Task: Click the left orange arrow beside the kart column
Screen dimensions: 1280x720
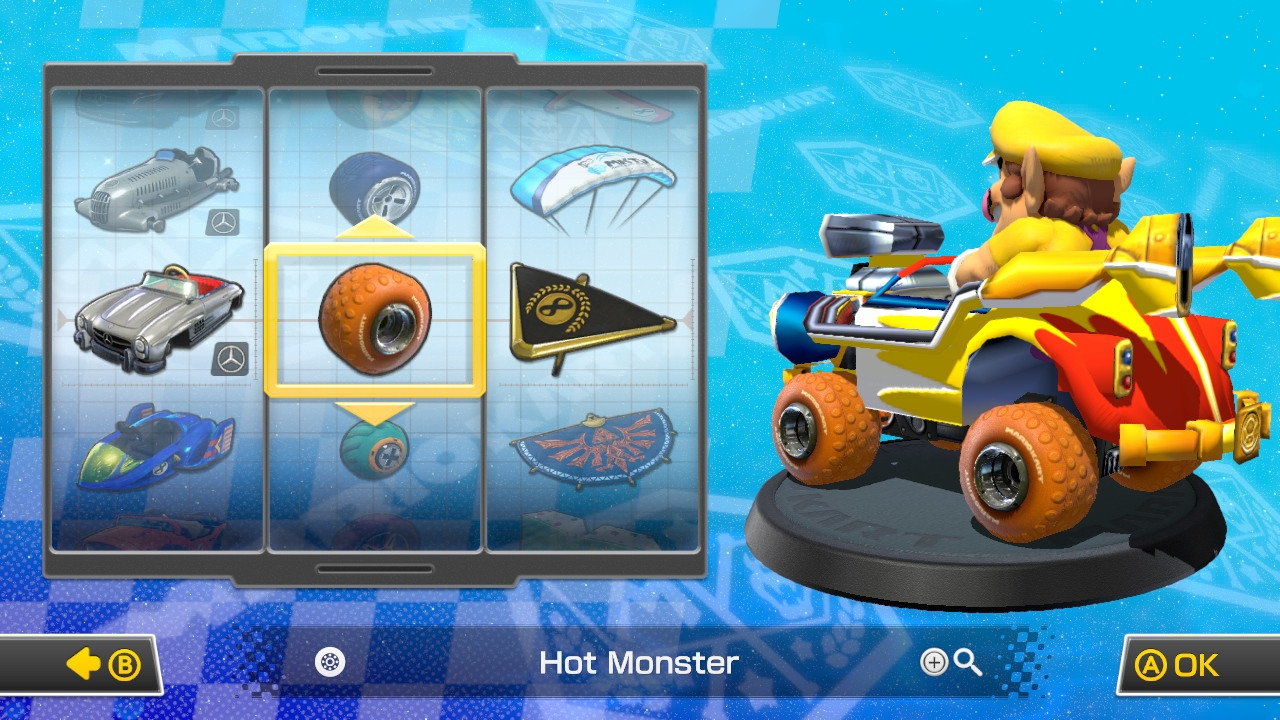Action: coord(63,320)
